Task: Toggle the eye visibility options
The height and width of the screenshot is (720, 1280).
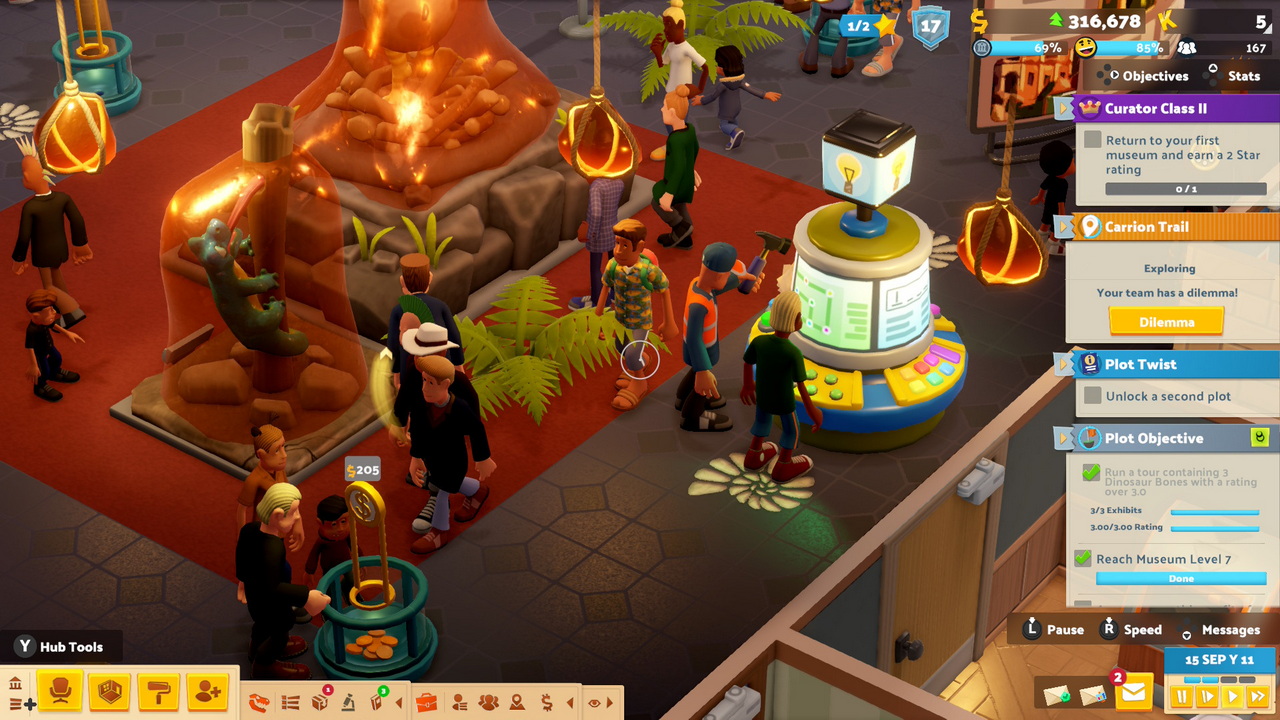Action: pyautogui.click(x=594, y=702)
